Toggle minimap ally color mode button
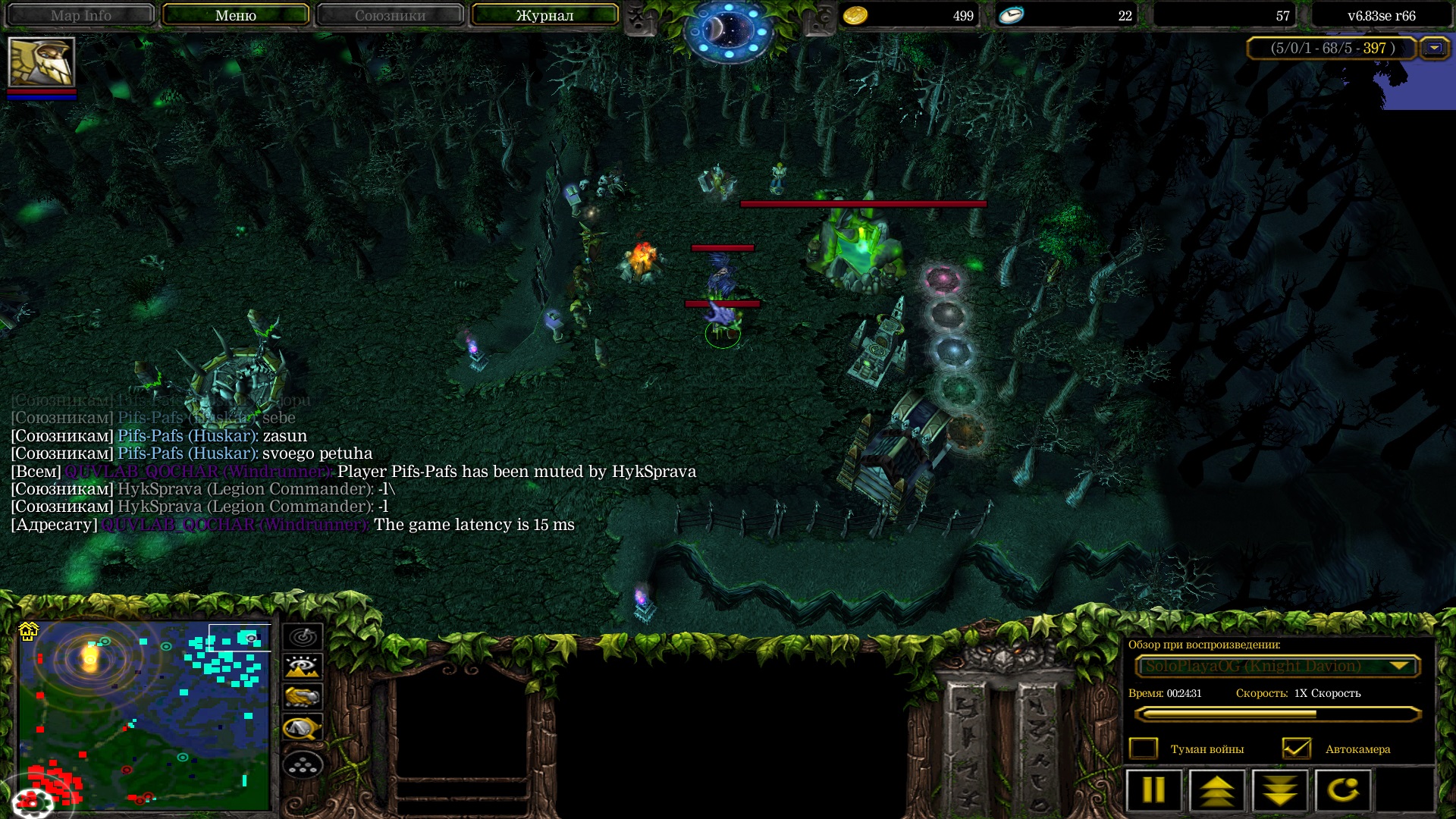The width and height of the screenshot is (1456, 819). 303,697
